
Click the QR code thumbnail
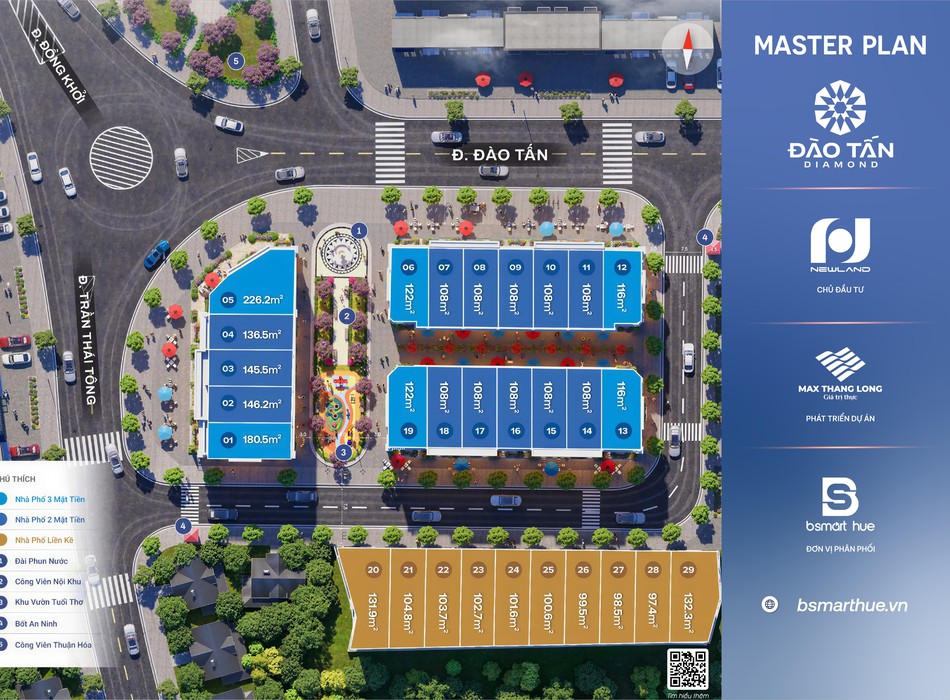tap(686, 667)
